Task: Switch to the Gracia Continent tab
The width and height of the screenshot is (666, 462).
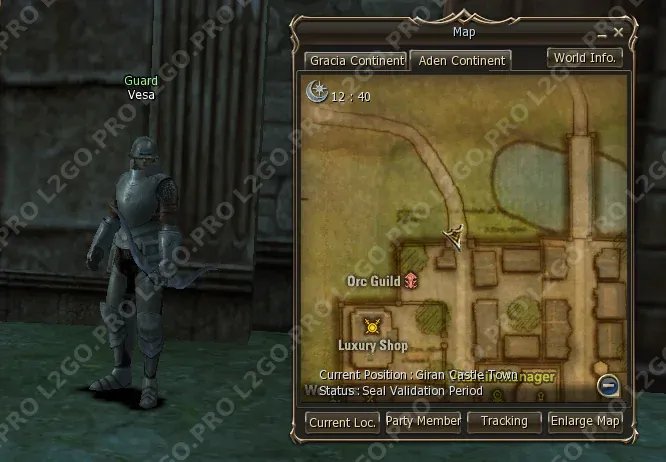Action: click(356, 61)
